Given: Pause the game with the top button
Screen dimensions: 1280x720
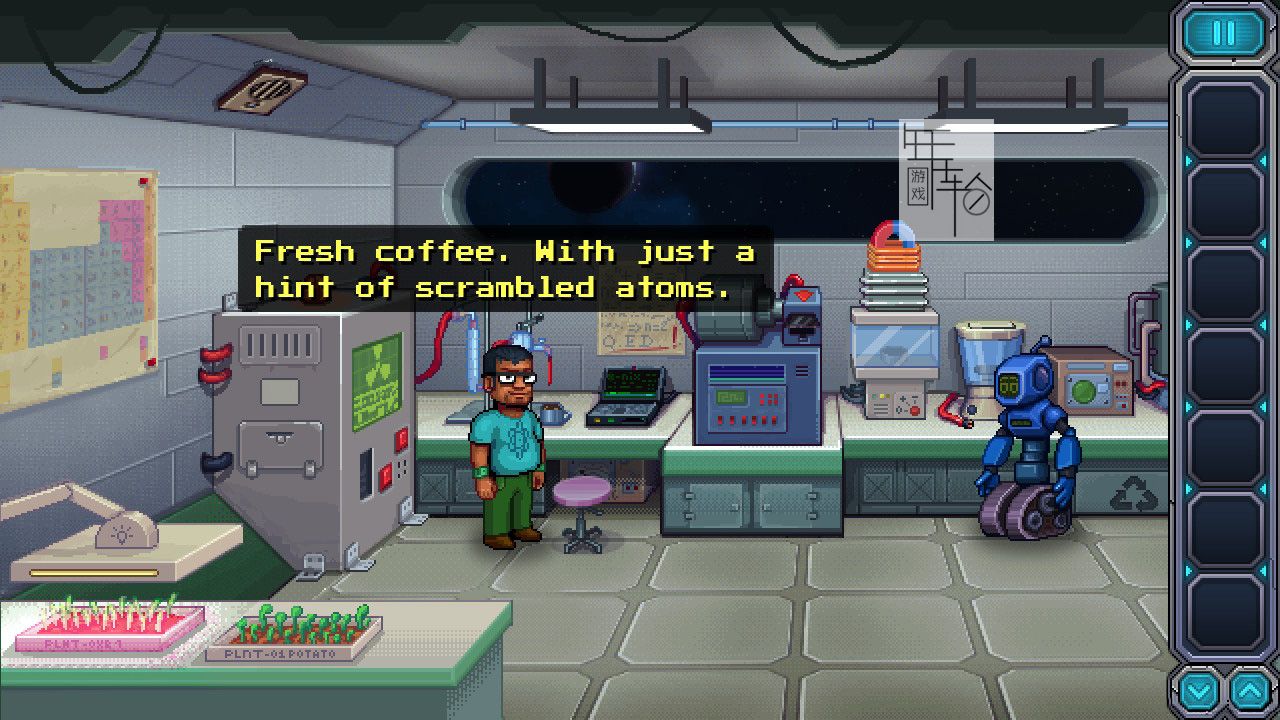Looking at the screenshot, I should (1224, 33).
